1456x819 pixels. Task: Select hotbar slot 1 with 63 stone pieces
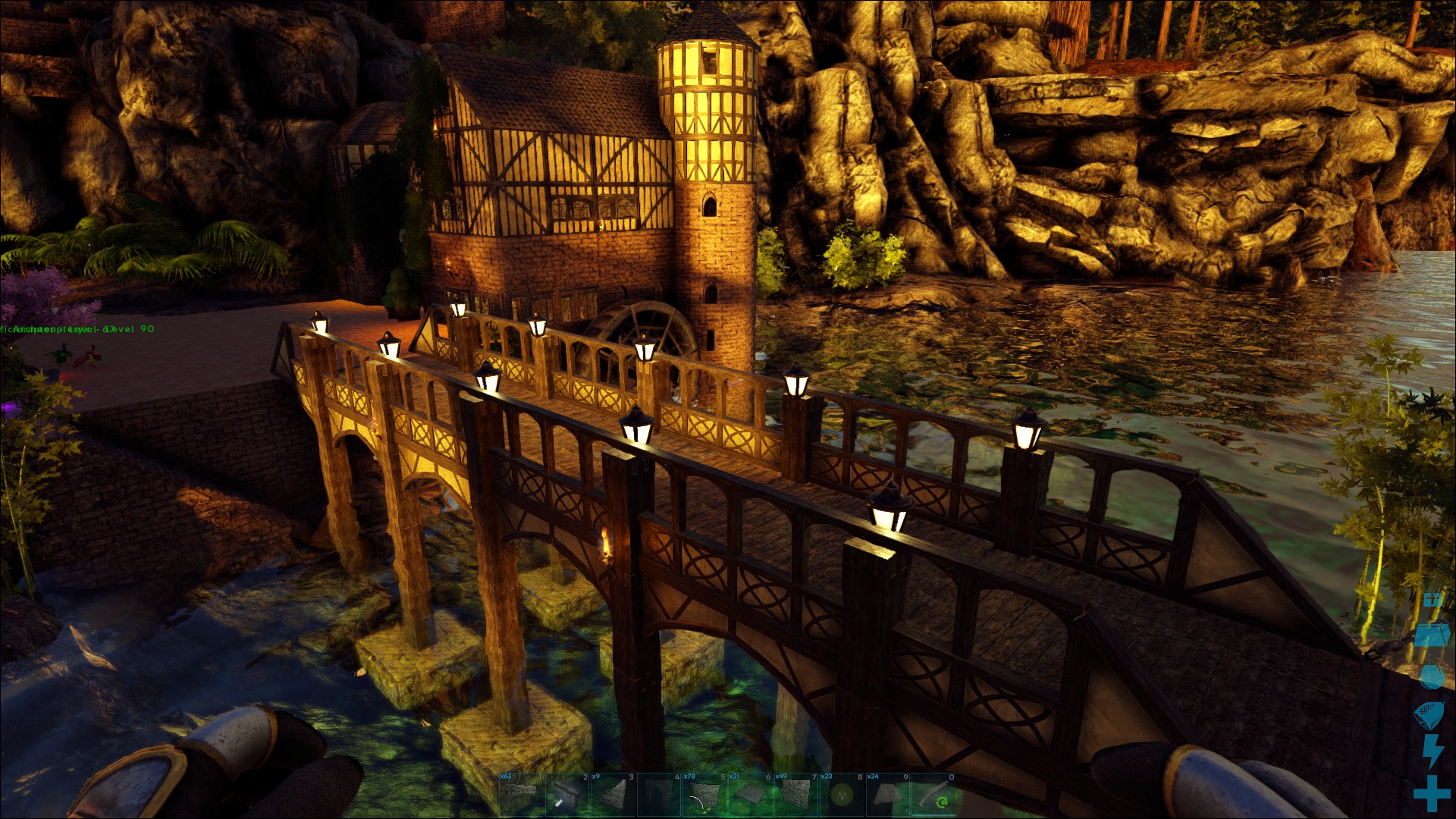(x=522, y=795)
